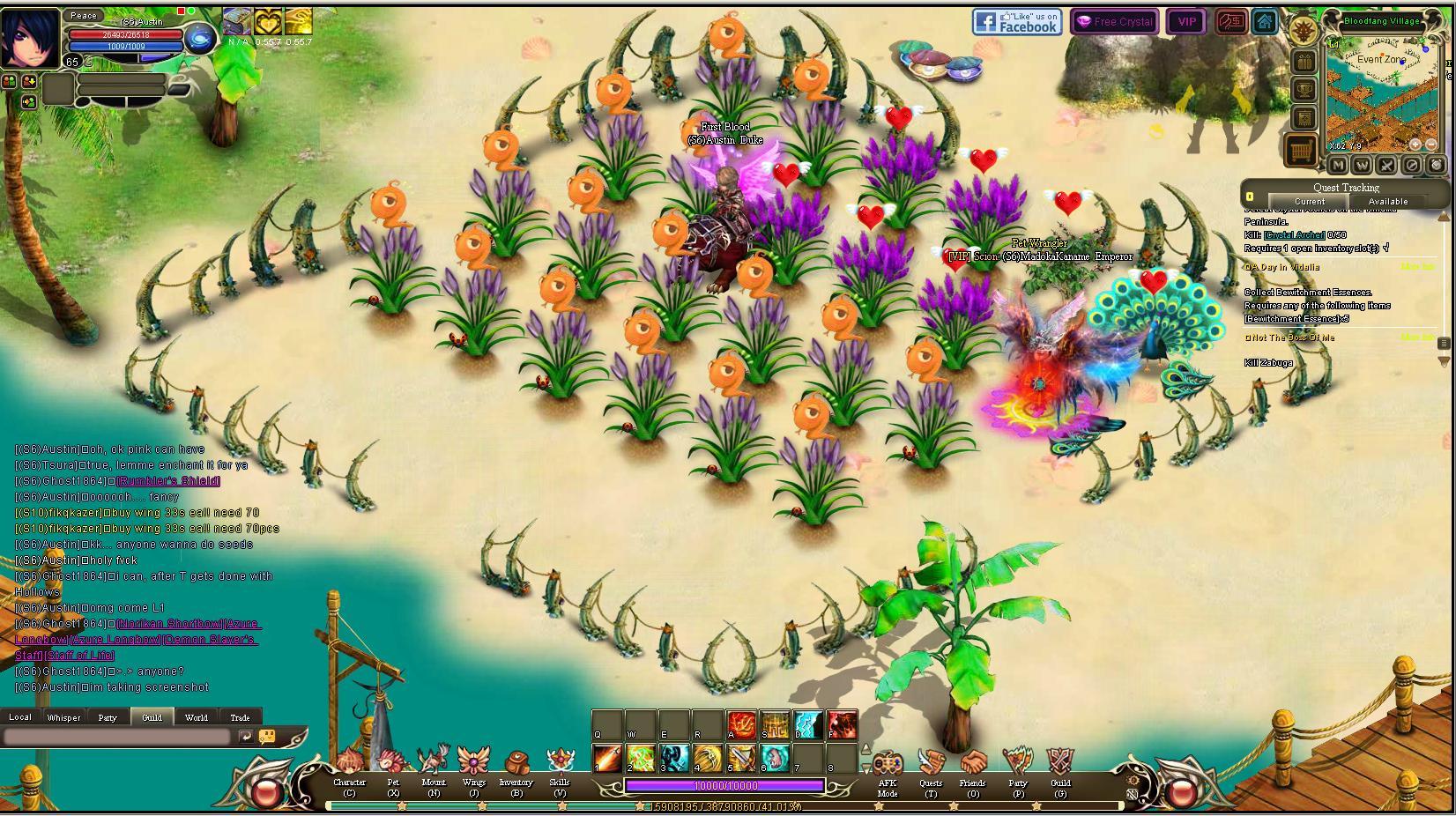This screenshot has height=816, width=1456.
Task: Activate the fire skill in slot A
Action: (741, 724)
